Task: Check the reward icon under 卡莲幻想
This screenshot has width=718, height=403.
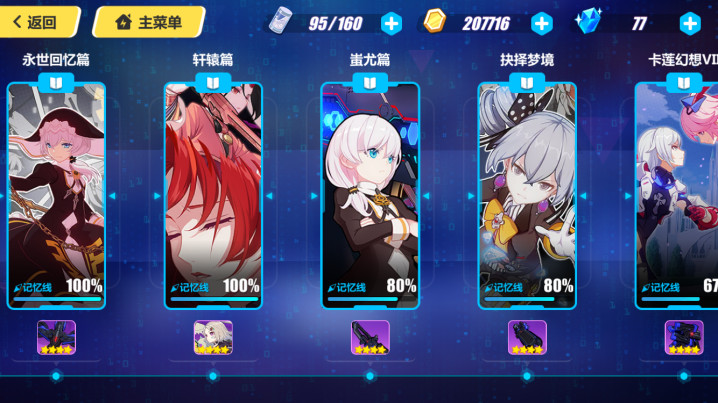Action: [684, 337]
